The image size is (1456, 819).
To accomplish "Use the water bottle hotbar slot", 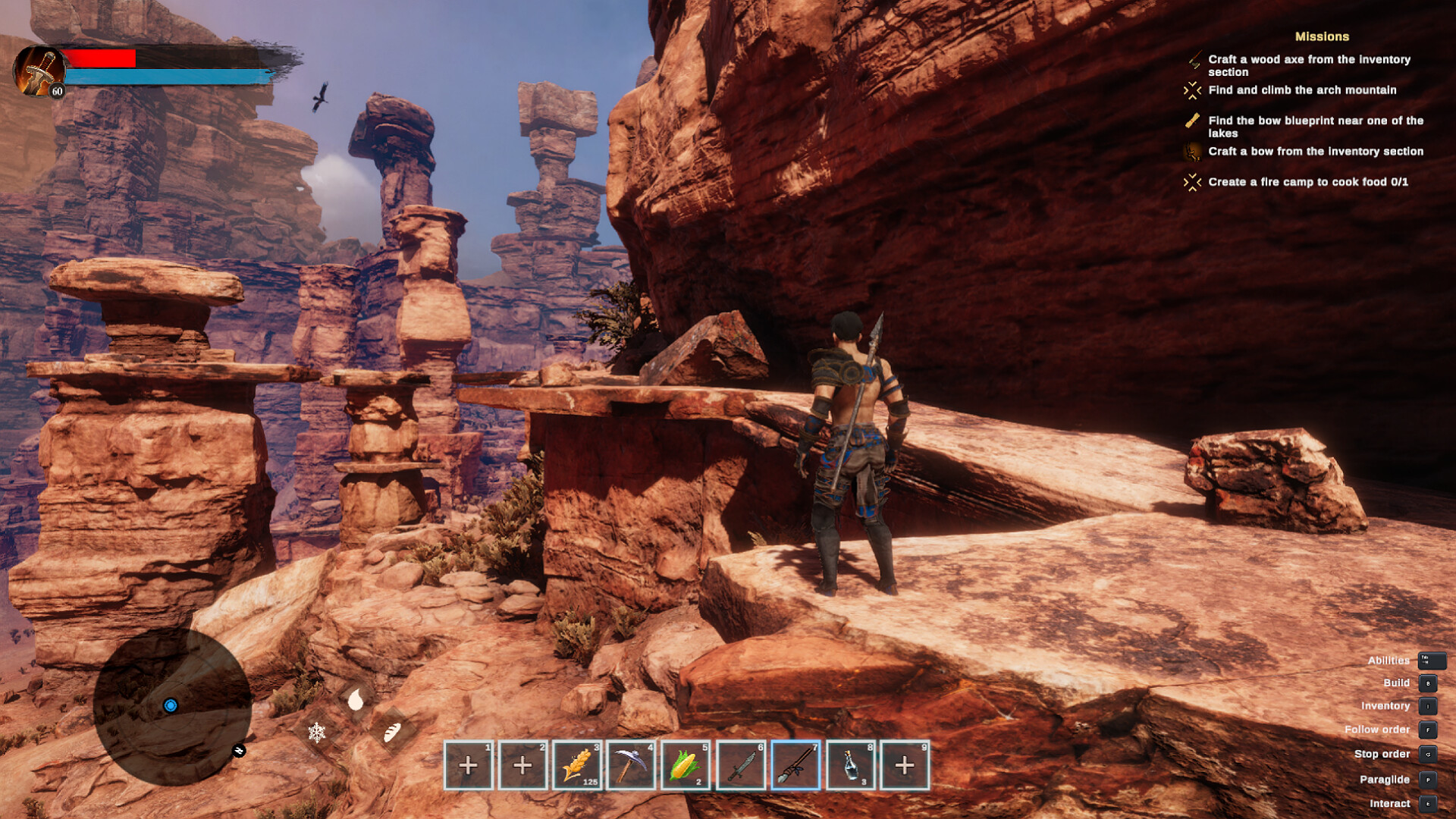I will (x=850, y=765).
